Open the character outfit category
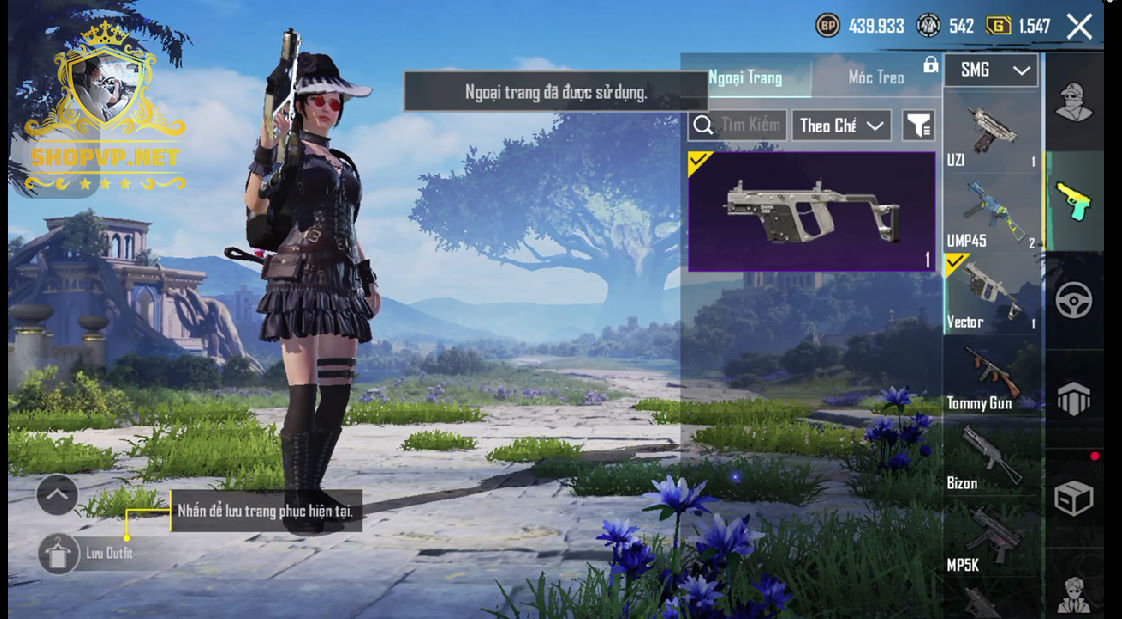The height and width of the screenshot is (619, 1122). point(1074,100)
